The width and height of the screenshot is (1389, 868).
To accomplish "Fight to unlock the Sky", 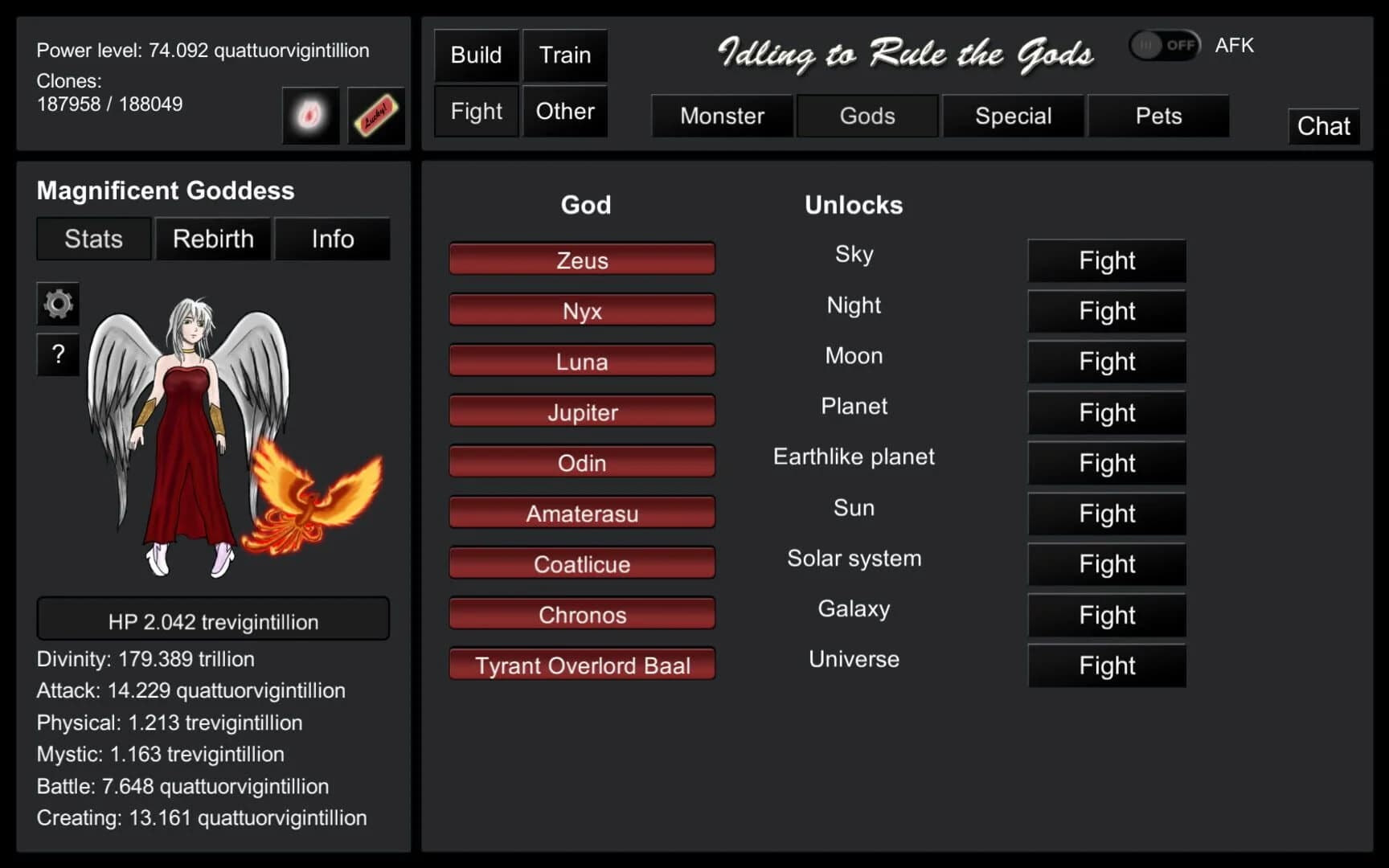I will [1106, 260].
